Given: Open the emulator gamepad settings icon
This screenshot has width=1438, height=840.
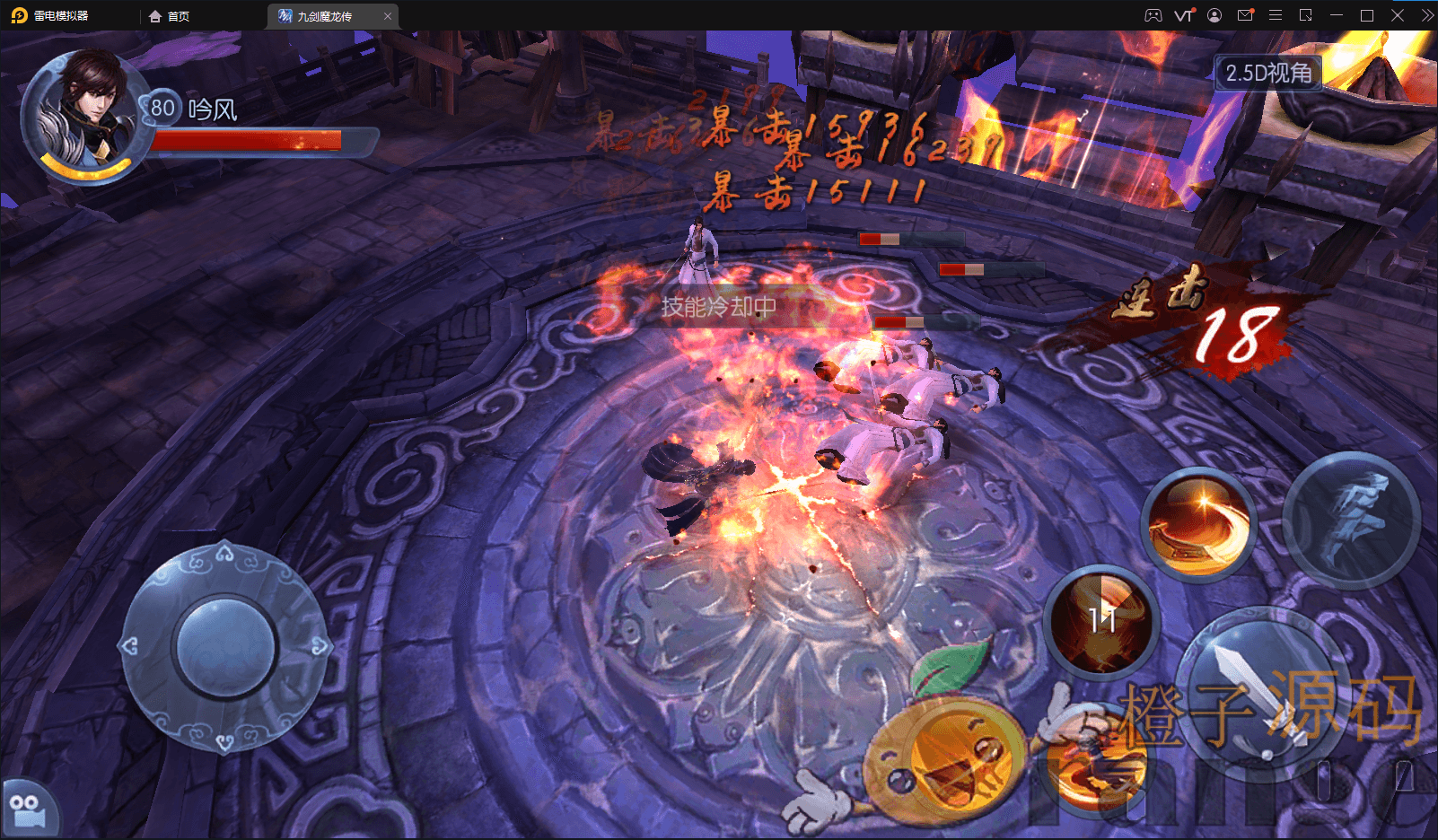Looking at the screenshot, I should click(x=1153, y=15).
